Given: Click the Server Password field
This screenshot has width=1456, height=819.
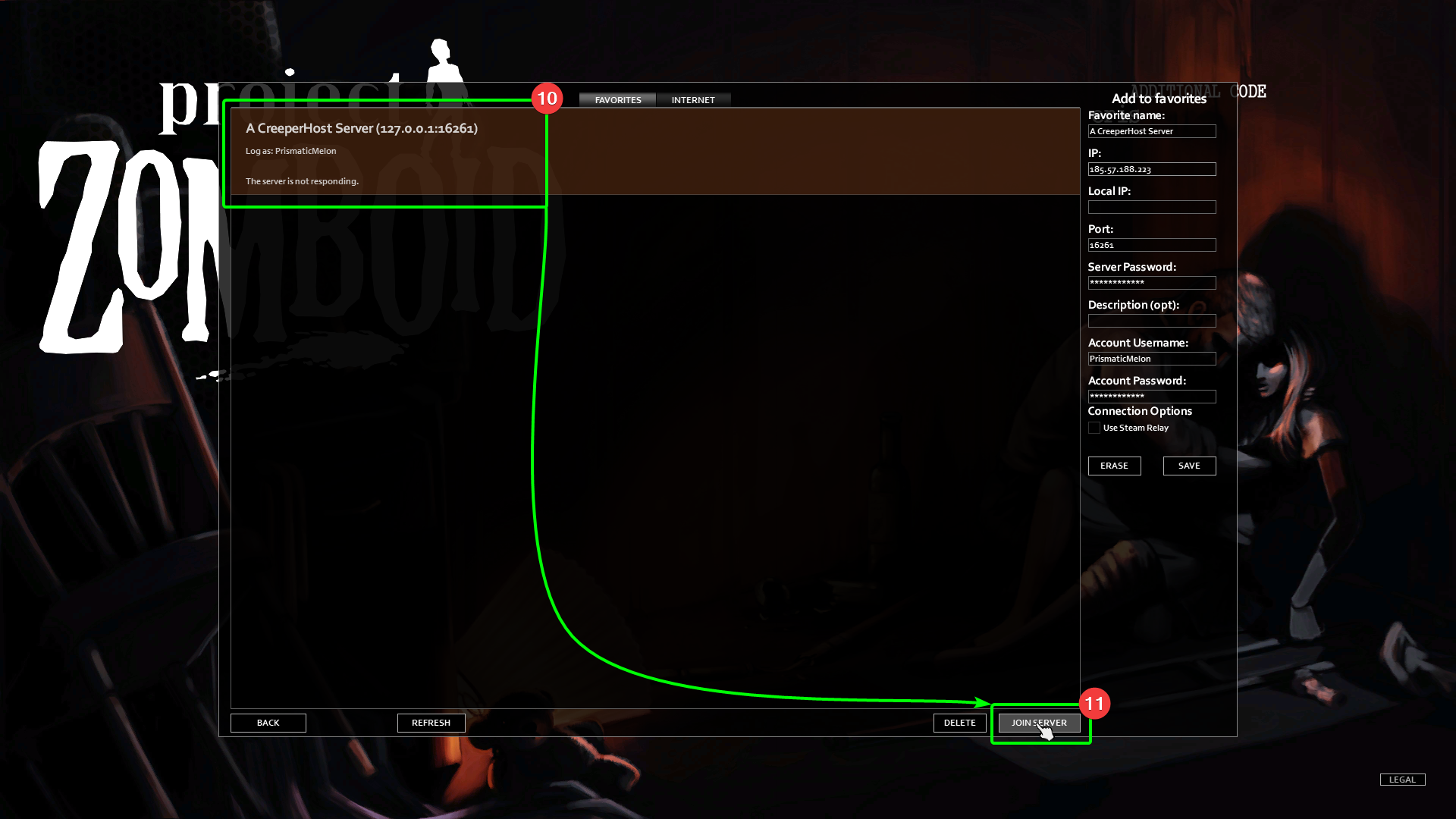Looking at the screenshot, I should tap(1152, 283).
